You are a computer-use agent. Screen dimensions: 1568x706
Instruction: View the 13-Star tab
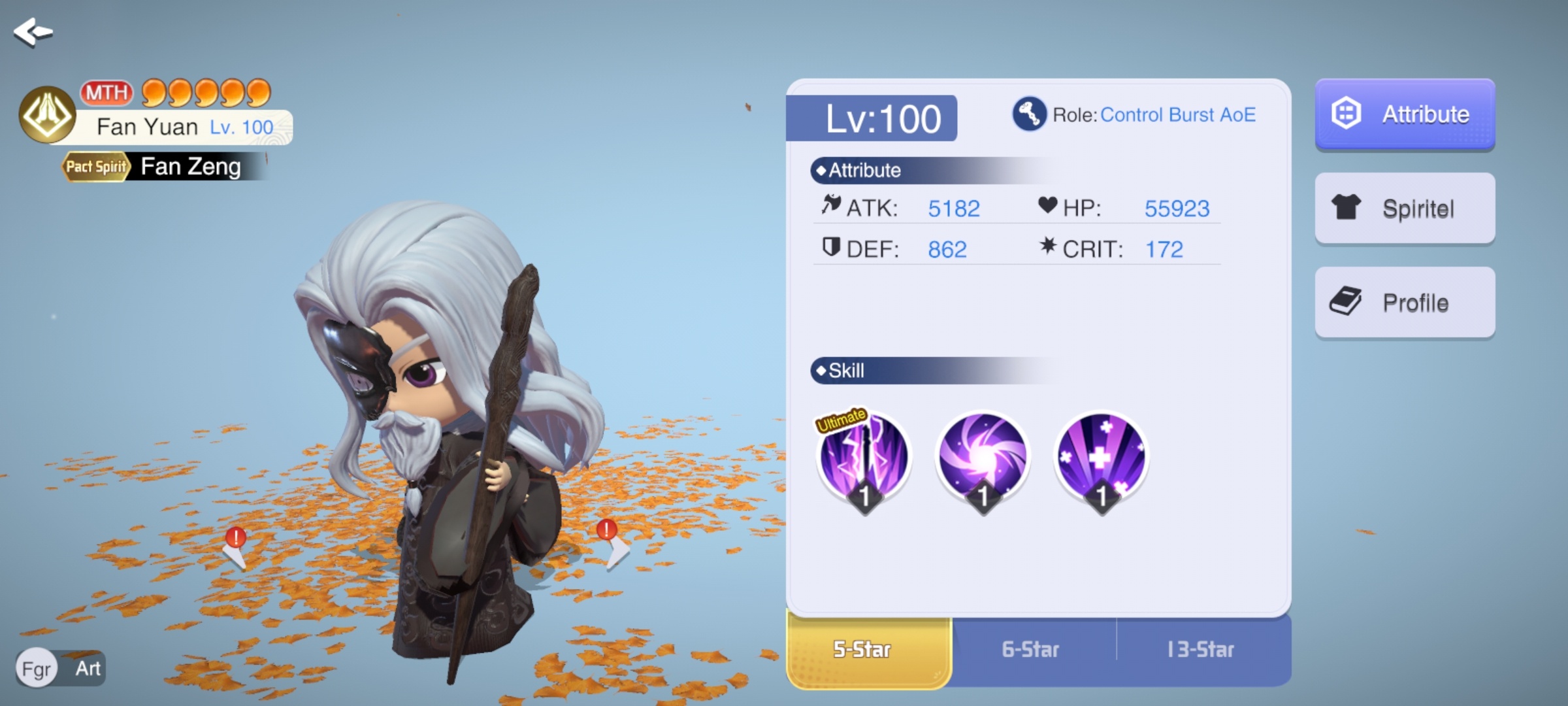1201,650
